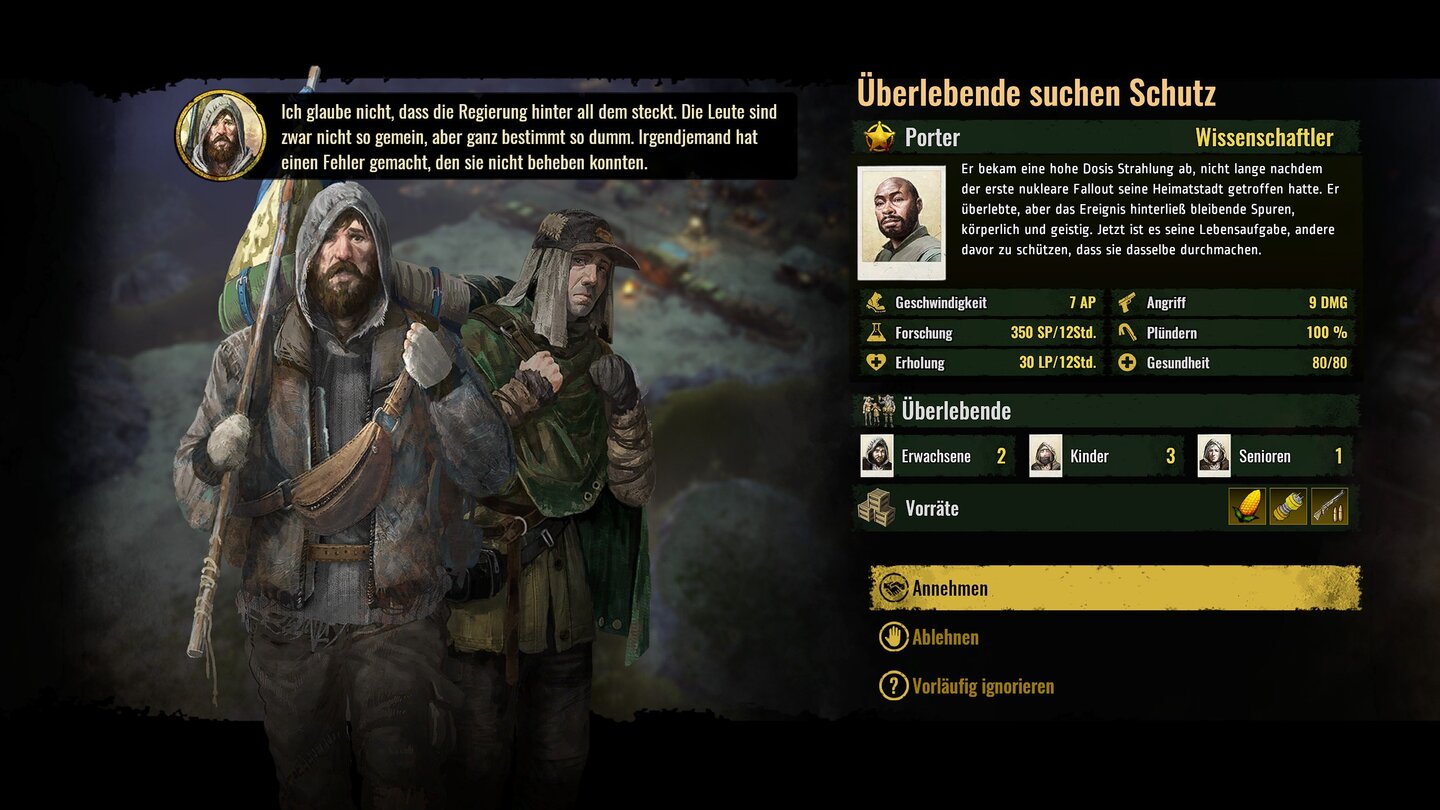The width and height of the screenshot is (1440, 810).
Task: Click the cable spool supply icon
Action: point(1287,507)
